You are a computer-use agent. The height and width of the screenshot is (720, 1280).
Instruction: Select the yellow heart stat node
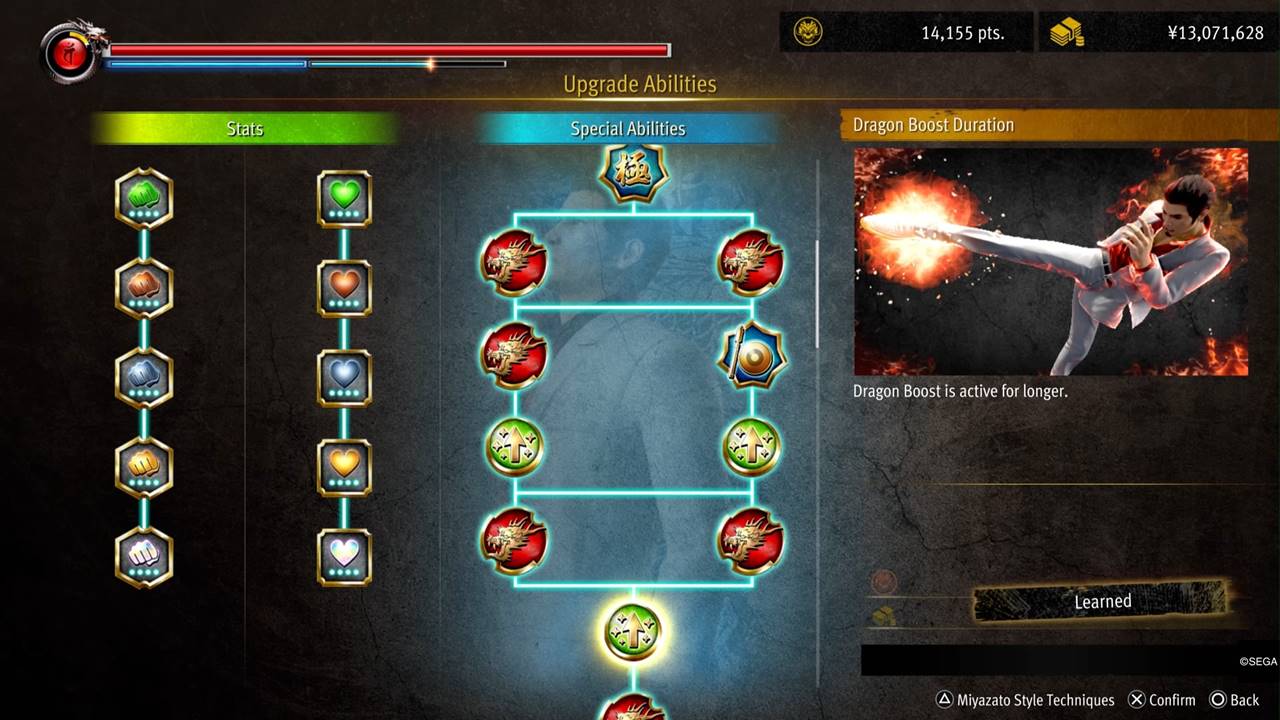(x=344, y=467)
